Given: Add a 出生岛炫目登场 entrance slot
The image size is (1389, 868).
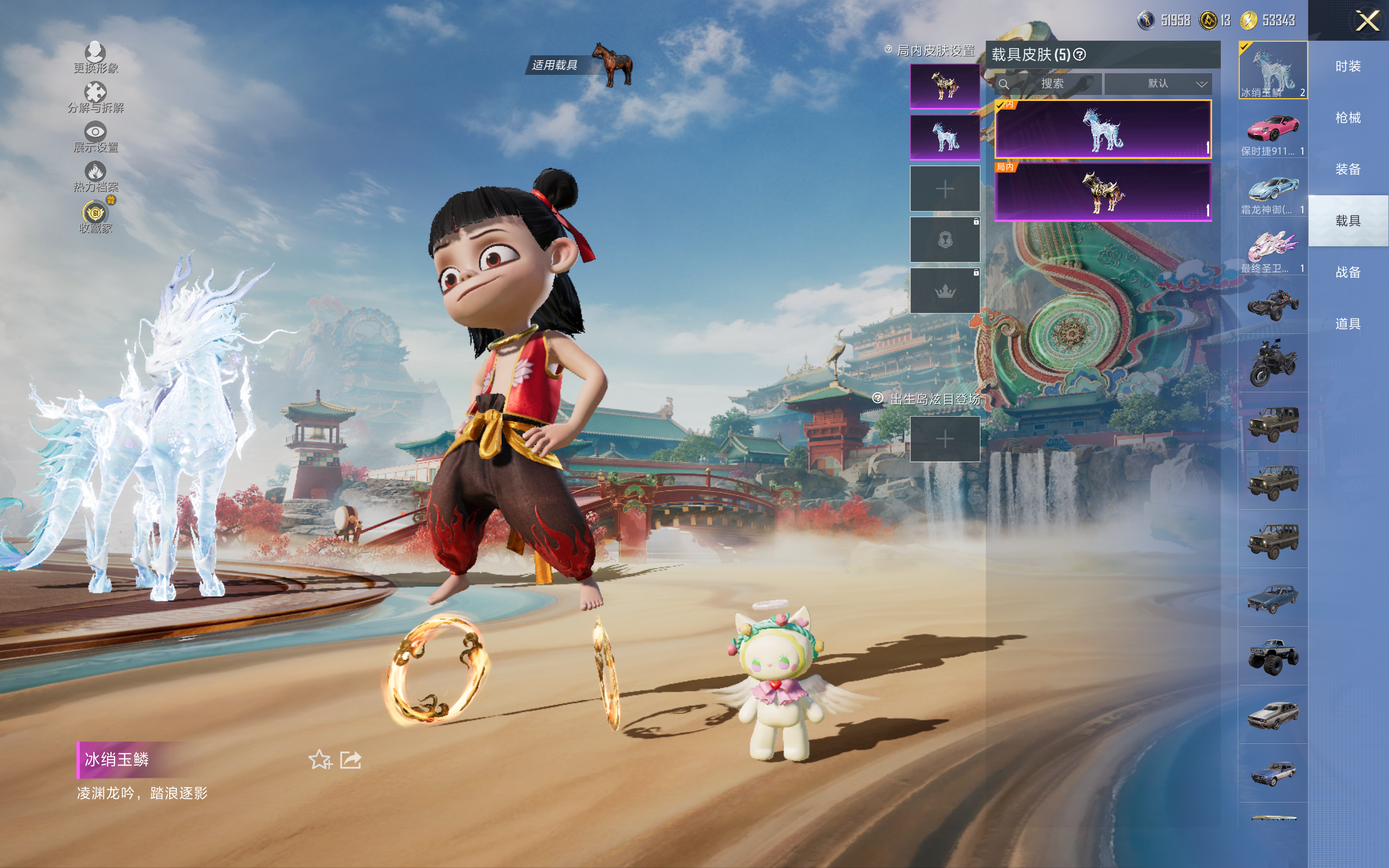Looking at the screenshot, I should coord(945,439).
